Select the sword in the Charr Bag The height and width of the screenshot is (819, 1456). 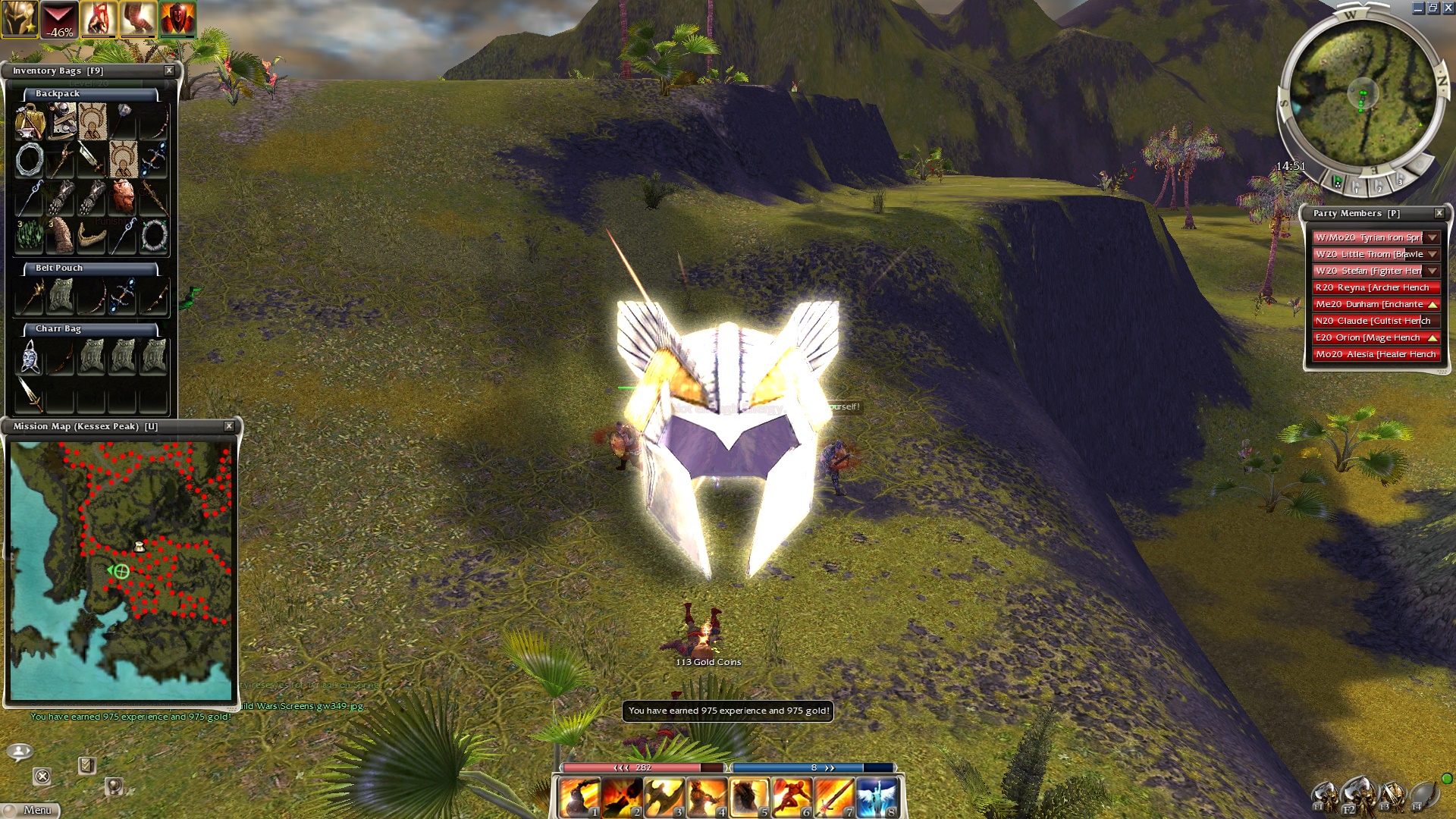pos(30,393)
